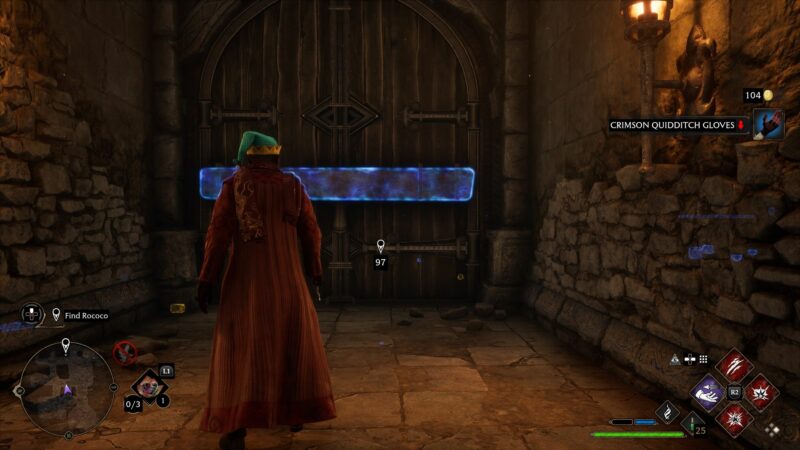
Task: Use the green Wiggenweld potion
Action: [691, 424]
